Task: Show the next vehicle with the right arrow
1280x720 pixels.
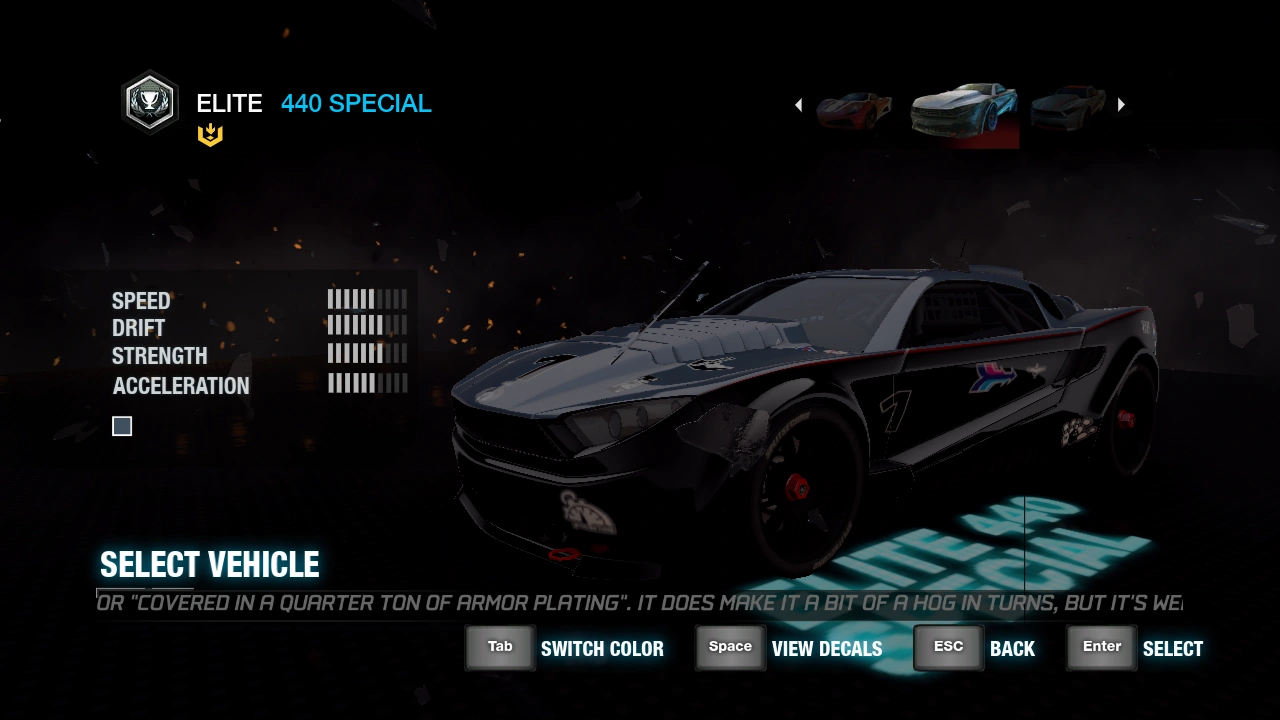Action: 1121,105
